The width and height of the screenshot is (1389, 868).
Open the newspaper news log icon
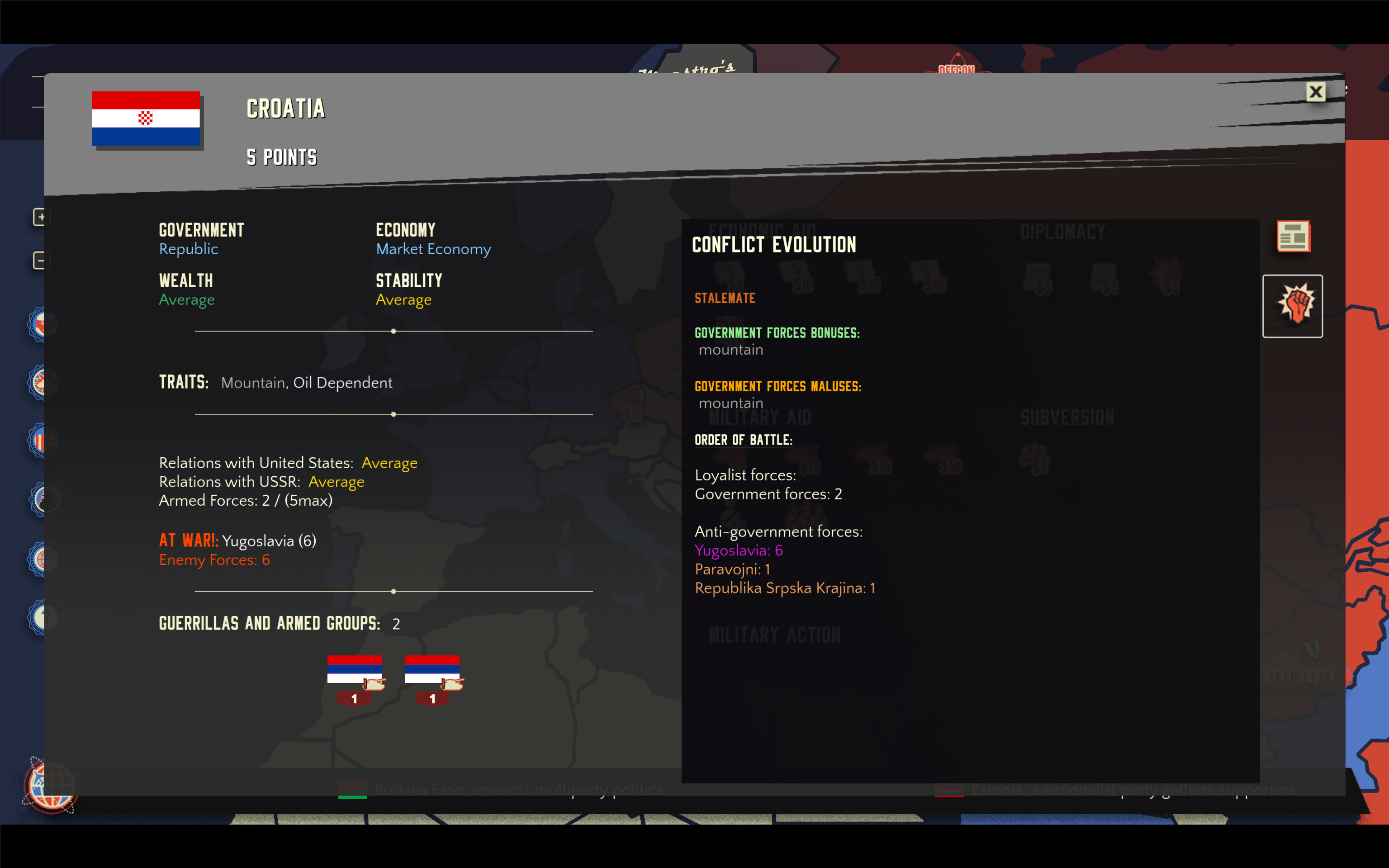1294,237
